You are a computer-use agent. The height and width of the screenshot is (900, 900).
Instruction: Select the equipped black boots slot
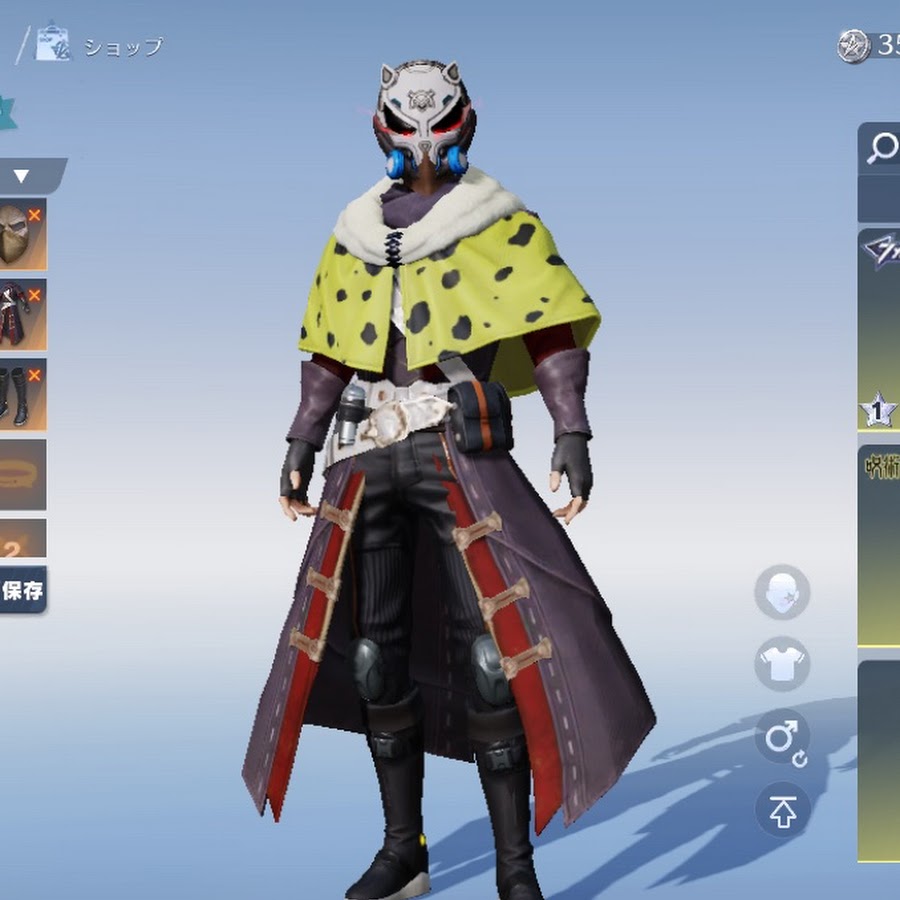pos(18,395)
